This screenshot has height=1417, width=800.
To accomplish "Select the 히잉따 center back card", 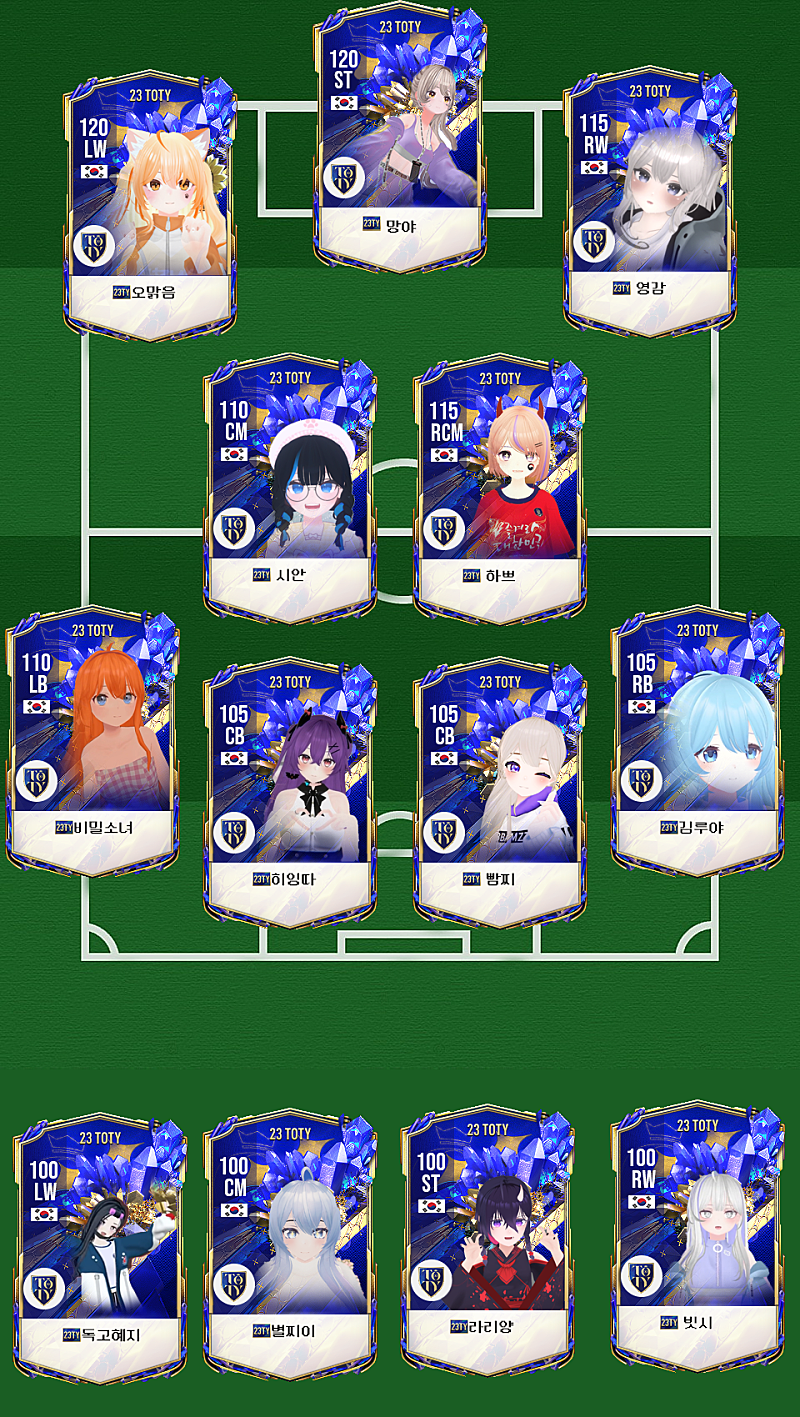I will [x=290, y=792].
